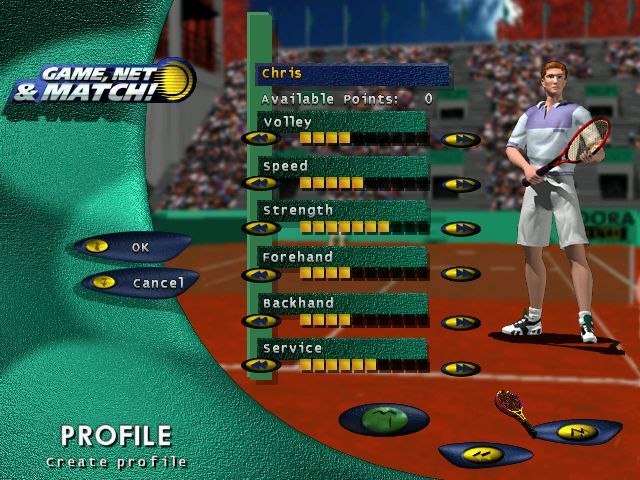
Task: Click the yellow double-arrow button below the court
Action: pyautogui.click(x=484, y=456)
